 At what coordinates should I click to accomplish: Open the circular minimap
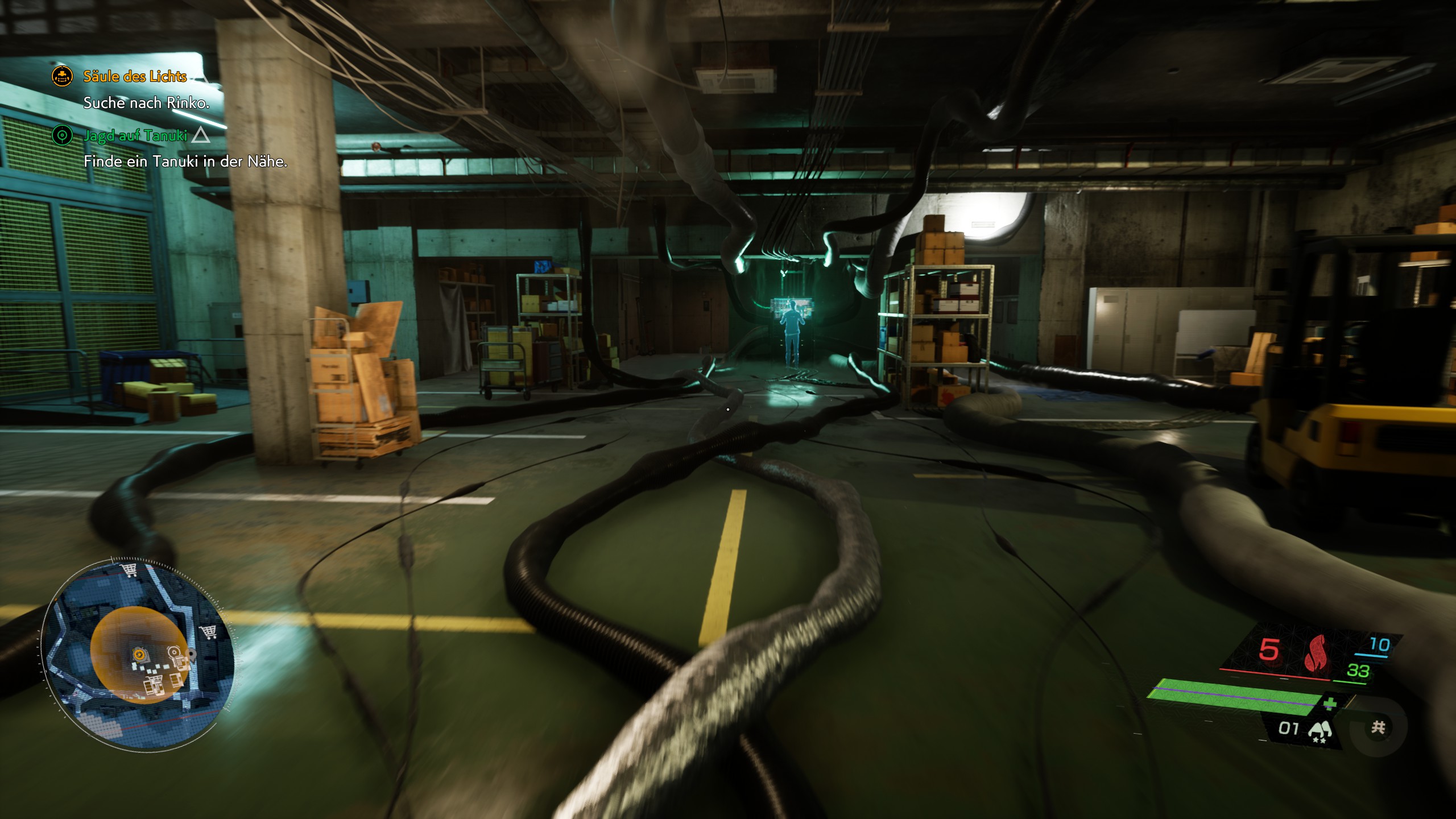tap(138, 647)
